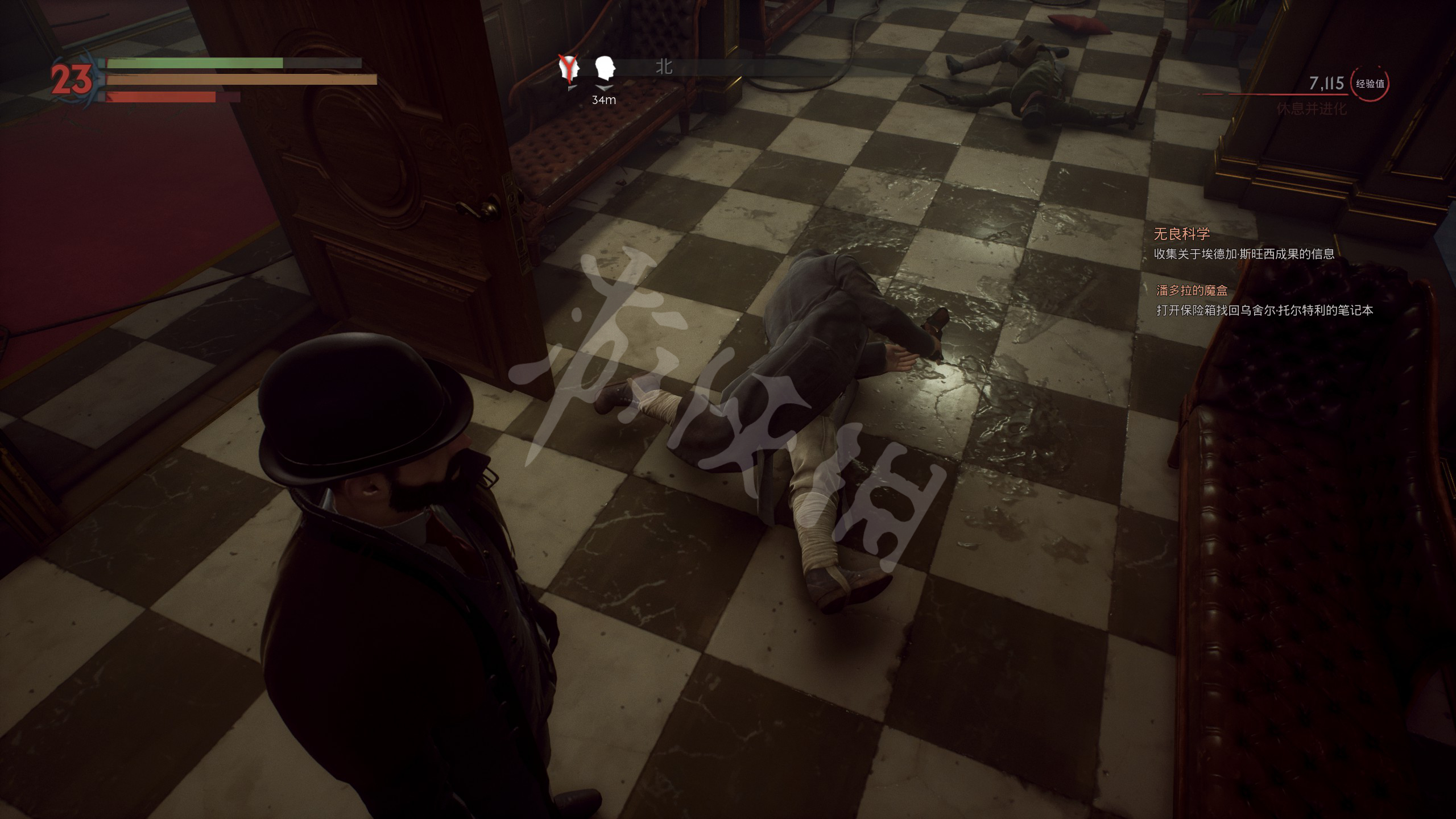Open the 无良科学 quest tracker entry
This screenshot has width=1456, height=819.
[x=1181, y=234]
